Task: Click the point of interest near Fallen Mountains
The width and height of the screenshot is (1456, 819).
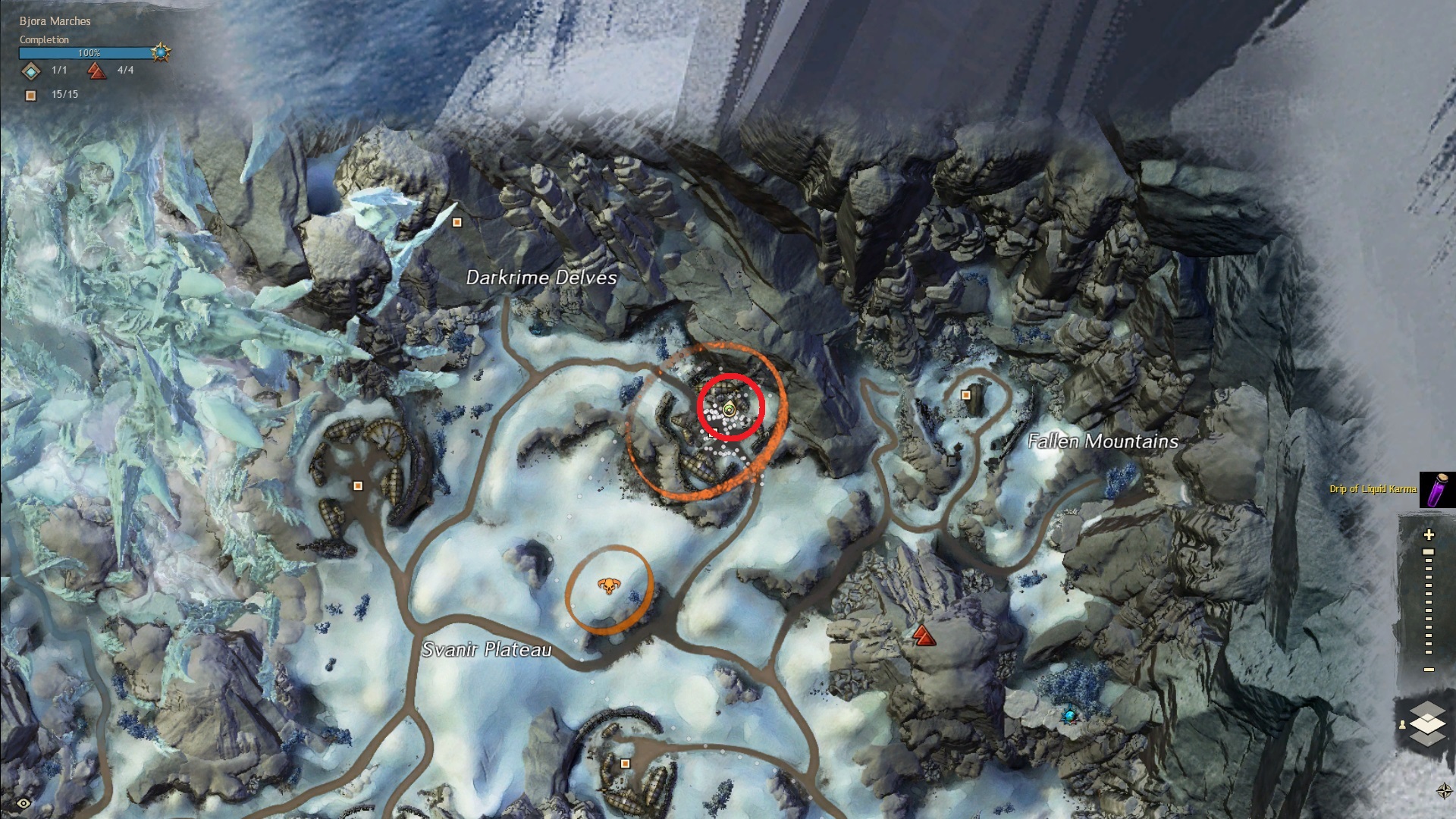Action: (966, 395)
